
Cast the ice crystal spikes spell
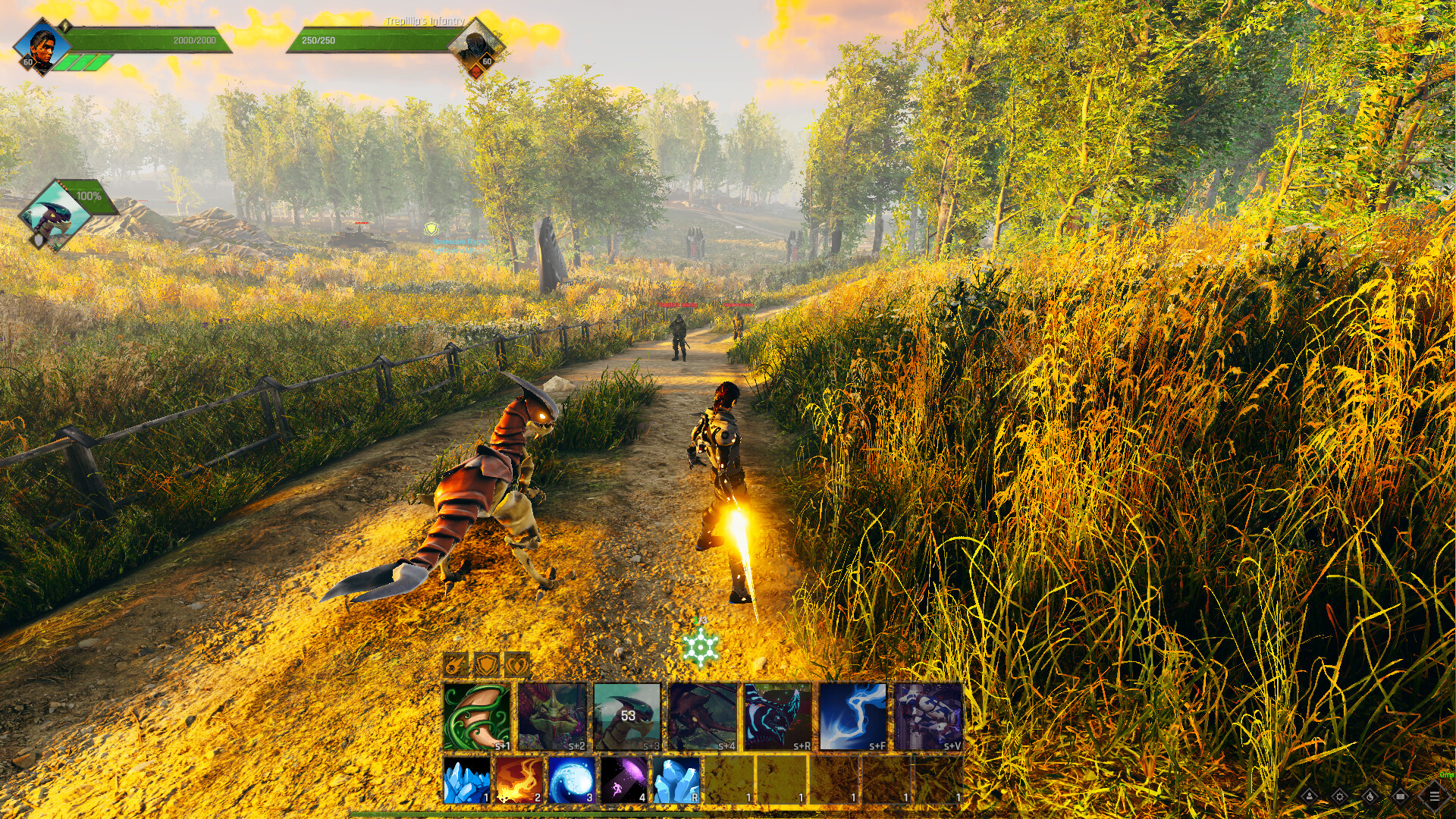pos(466,780)
